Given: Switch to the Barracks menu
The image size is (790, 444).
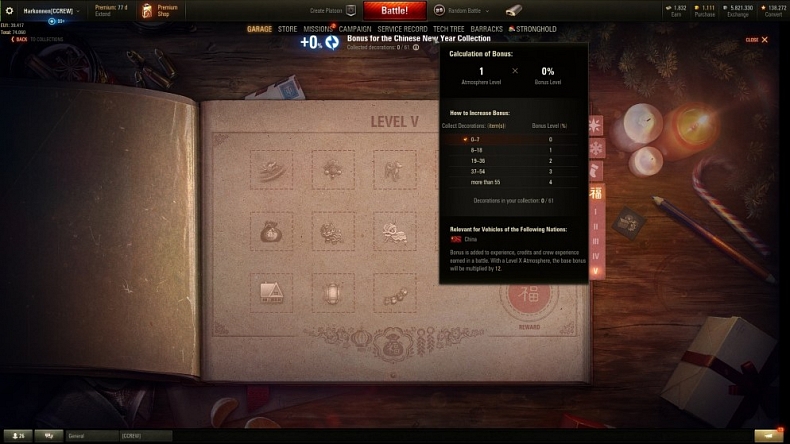Looking at the screenshot, I should click(489, 29).
